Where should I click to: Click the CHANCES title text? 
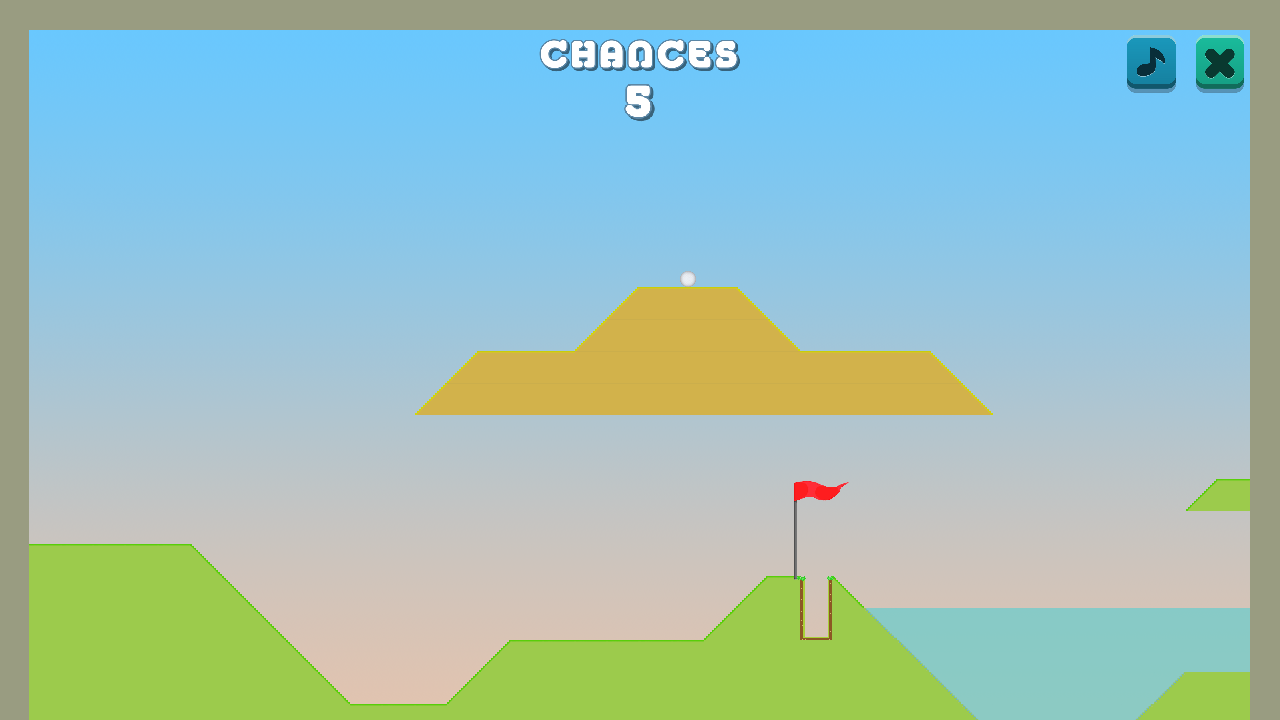(639, 55)
